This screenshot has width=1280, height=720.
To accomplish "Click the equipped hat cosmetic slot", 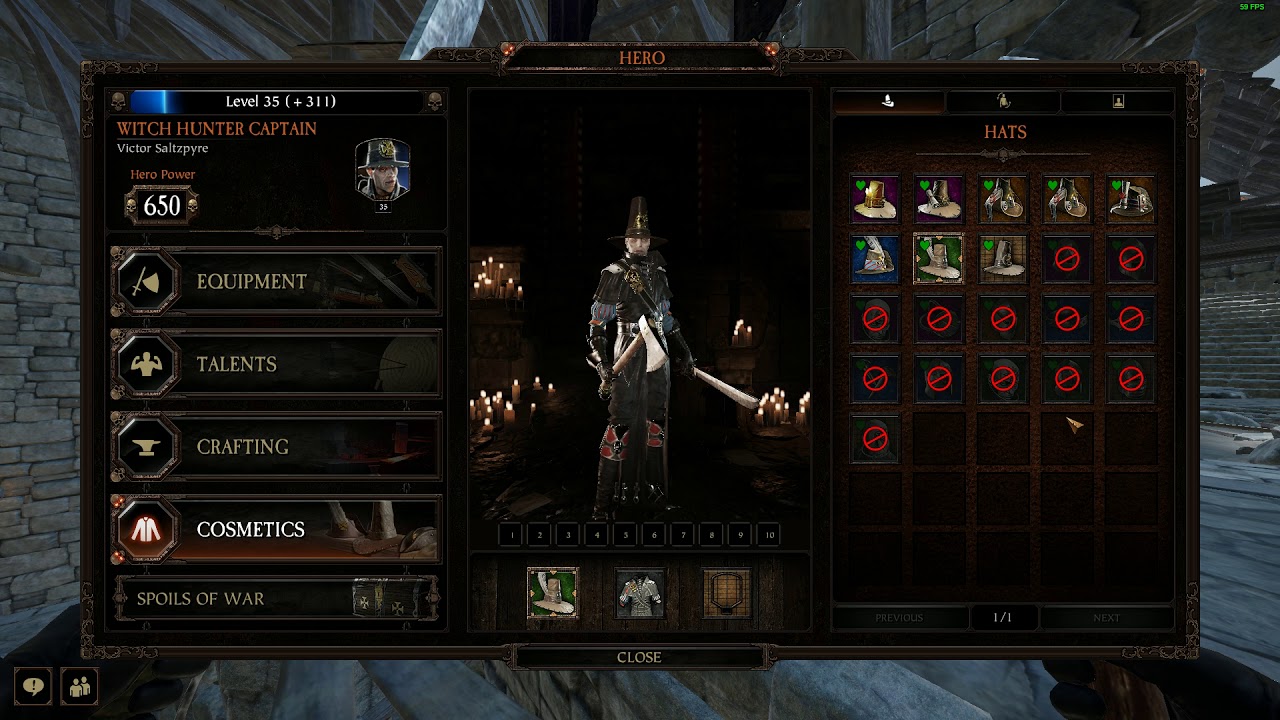I will (552, 593).
